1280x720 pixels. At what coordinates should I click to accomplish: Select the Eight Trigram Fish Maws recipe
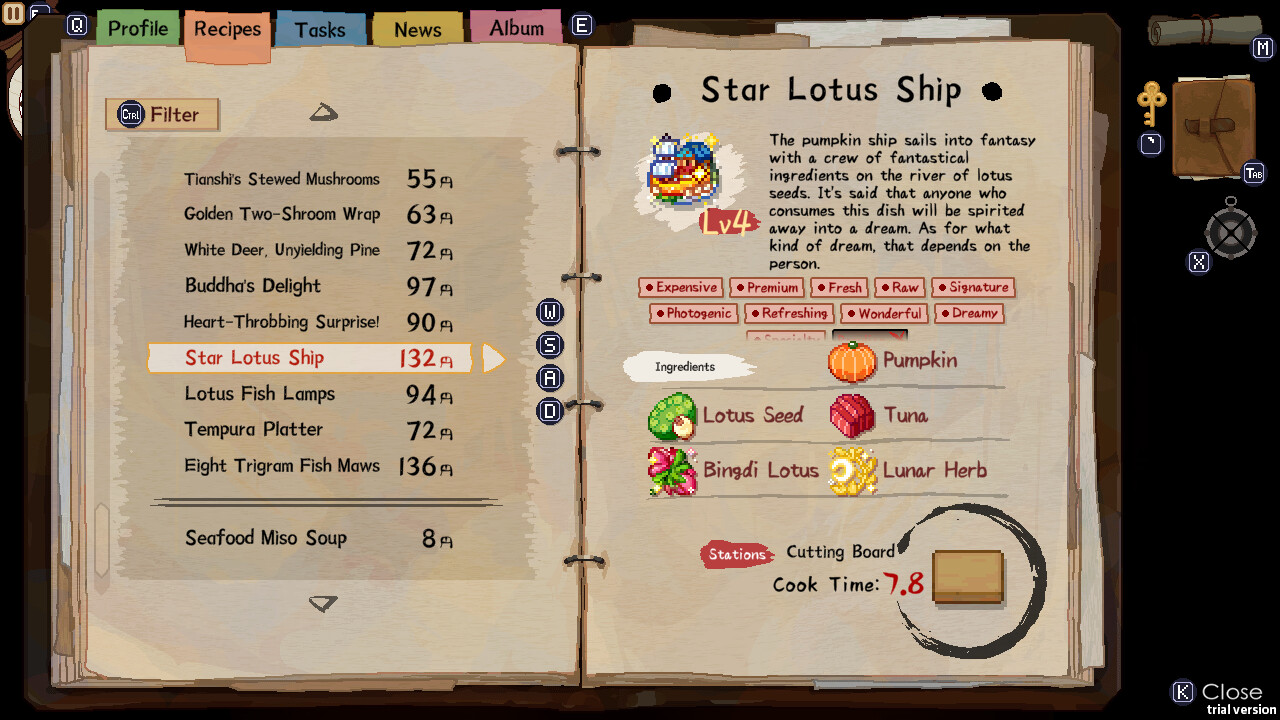[282, 466]
